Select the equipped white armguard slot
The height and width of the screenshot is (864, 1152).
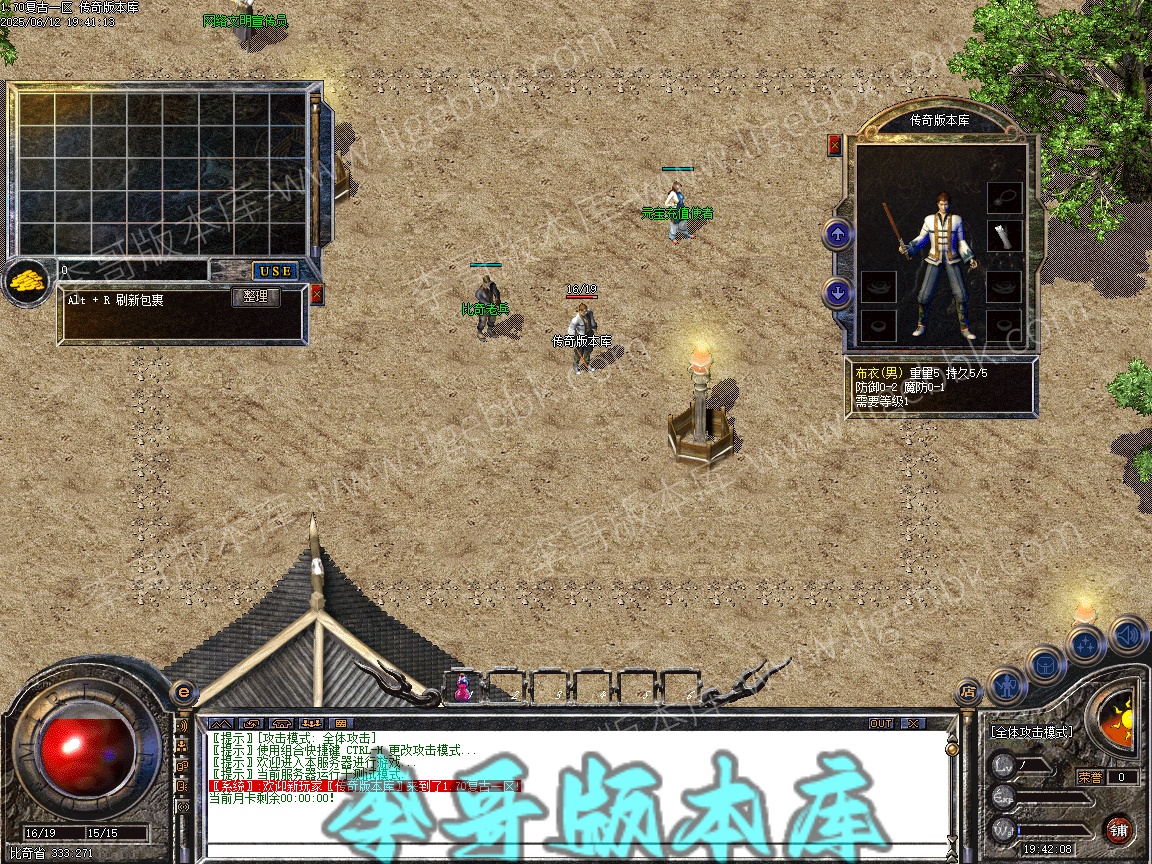1005,237
